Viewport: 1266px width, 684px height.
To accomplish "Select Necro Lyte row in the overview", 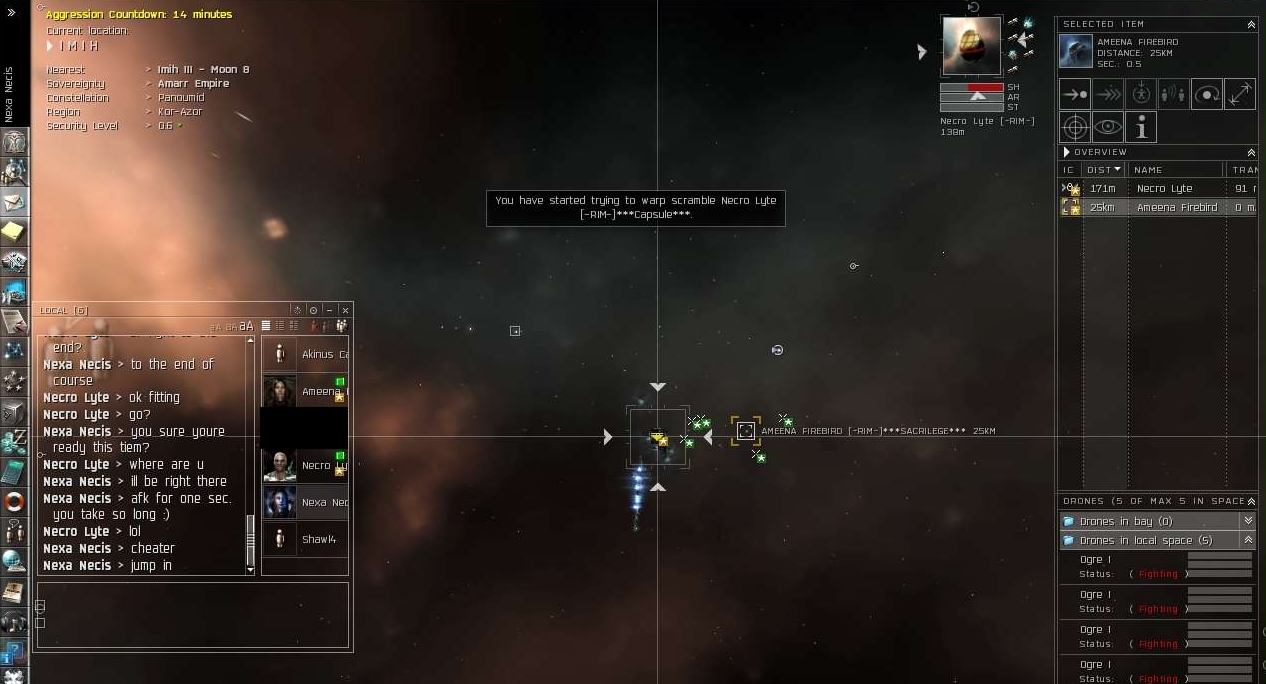I will point(1164,188).
